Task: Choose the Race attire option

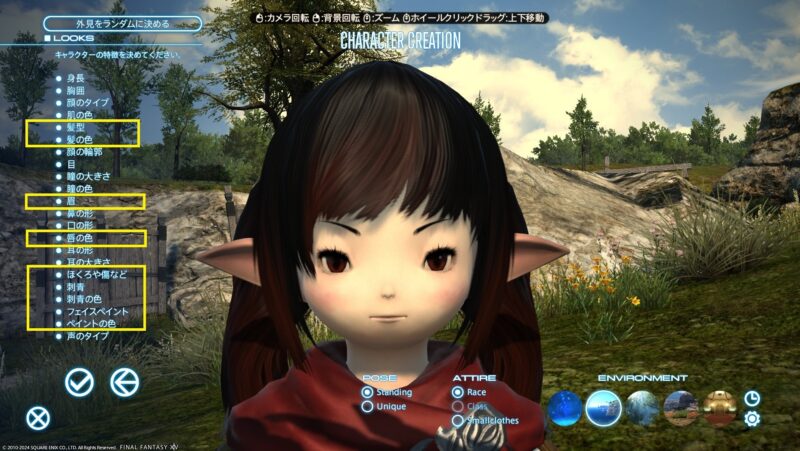Action: click(x=457, y=393)
